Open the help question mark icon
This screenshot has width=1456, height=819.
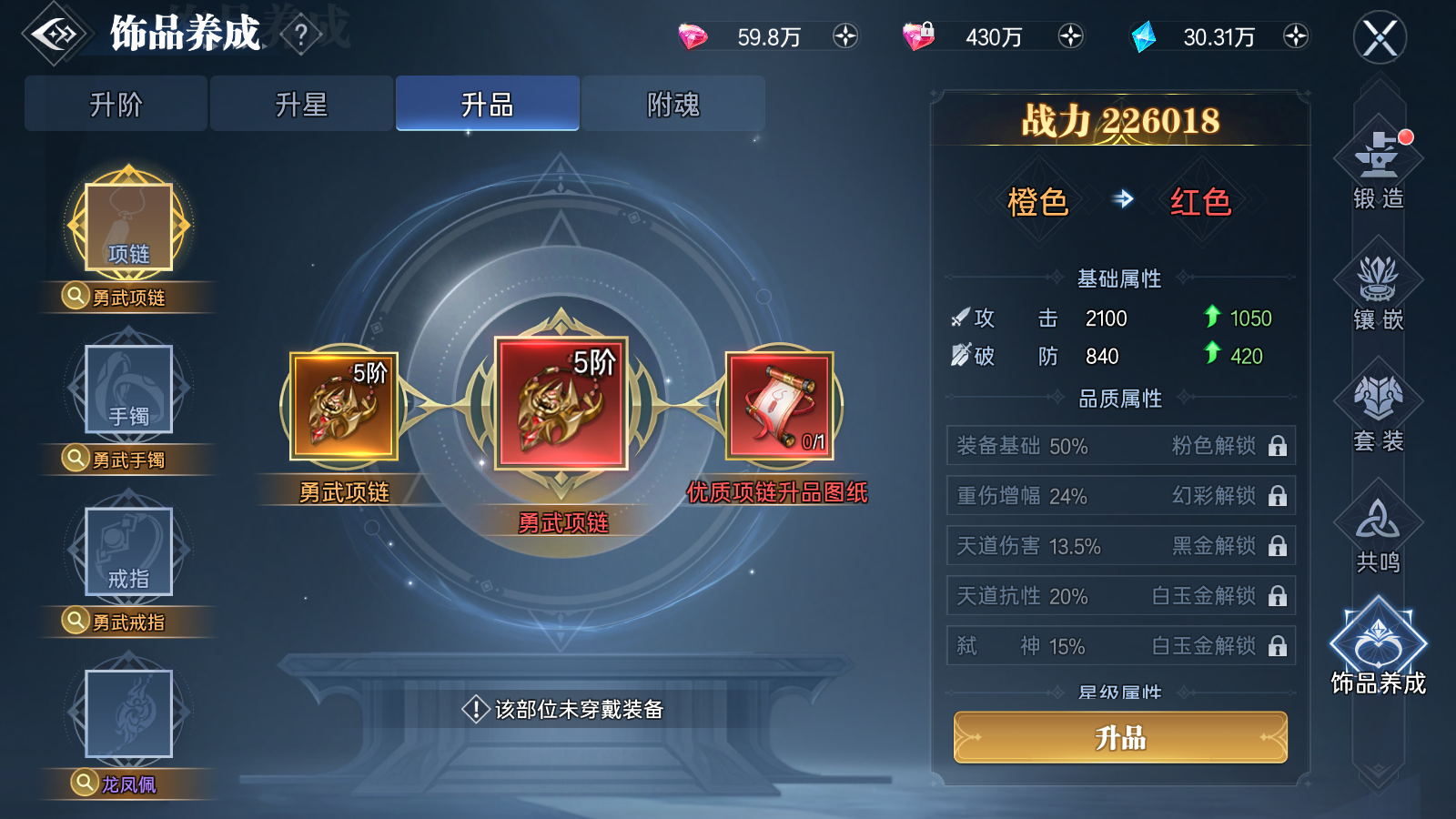(300, 33)
